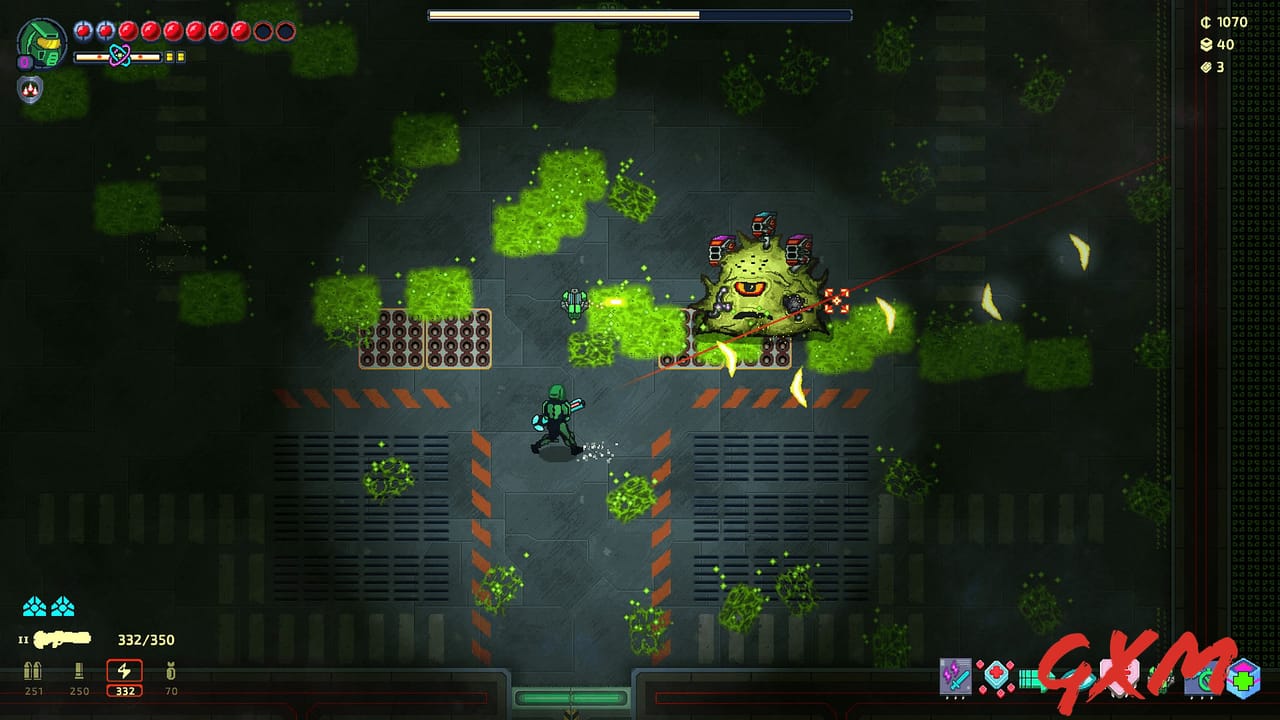
Task: Open the lightning sword item icon
Action: click(x=955, y=677)
